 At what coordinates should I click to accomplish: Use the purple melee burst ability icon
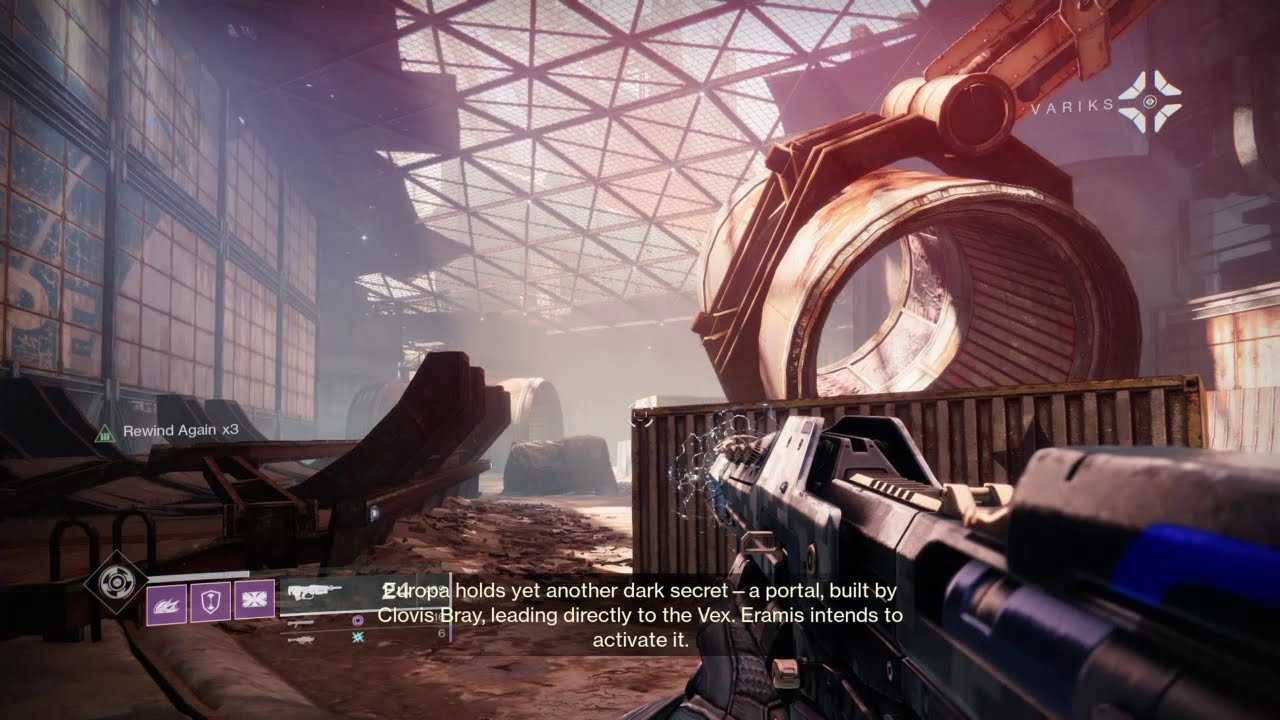click(x=254, y=600)
